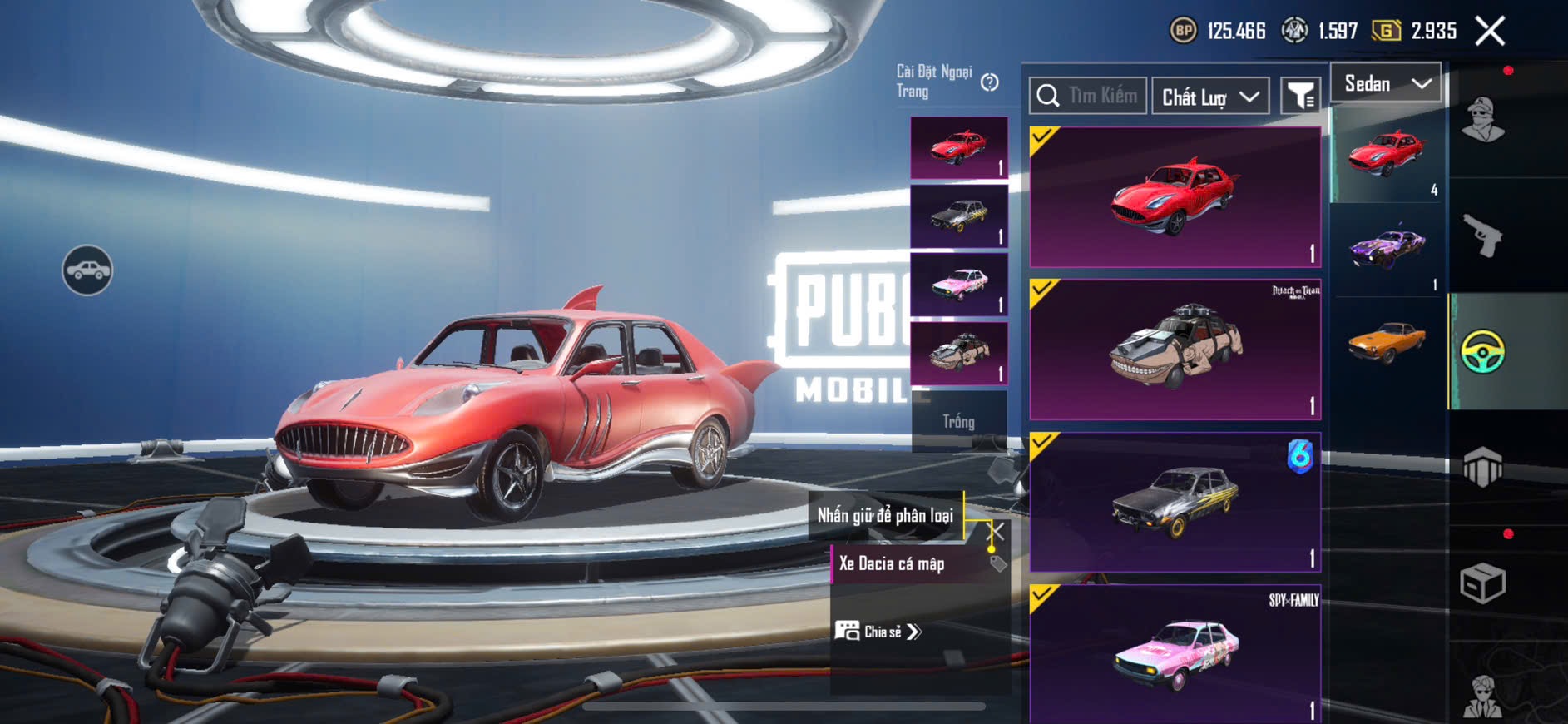Choose the Attack on Titan Dacia skin
Image resolution: width=1568 pixels, height=724 pixels.
coord(1175,350)
